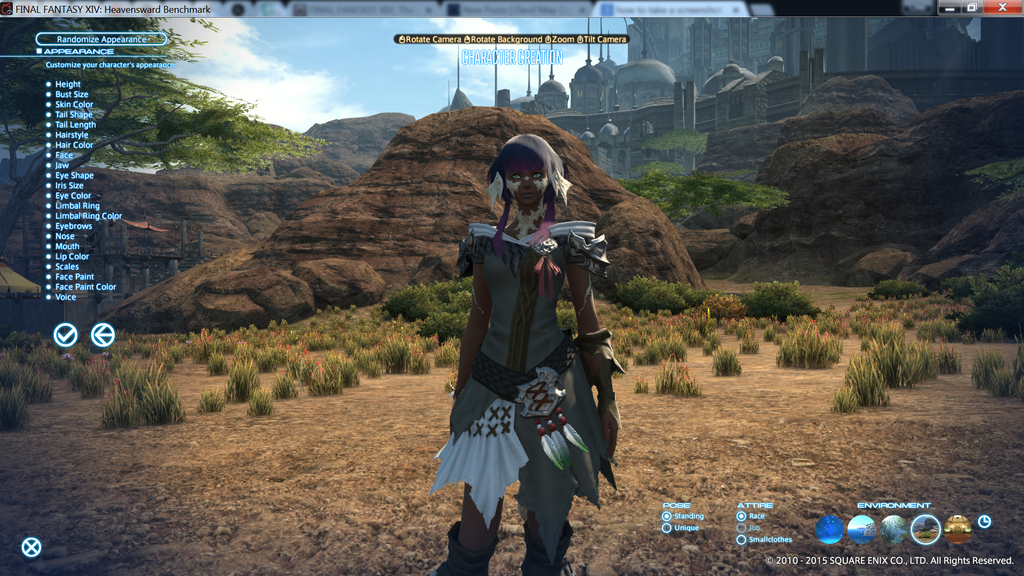Choose the Tail Shape option

(74, 115)
